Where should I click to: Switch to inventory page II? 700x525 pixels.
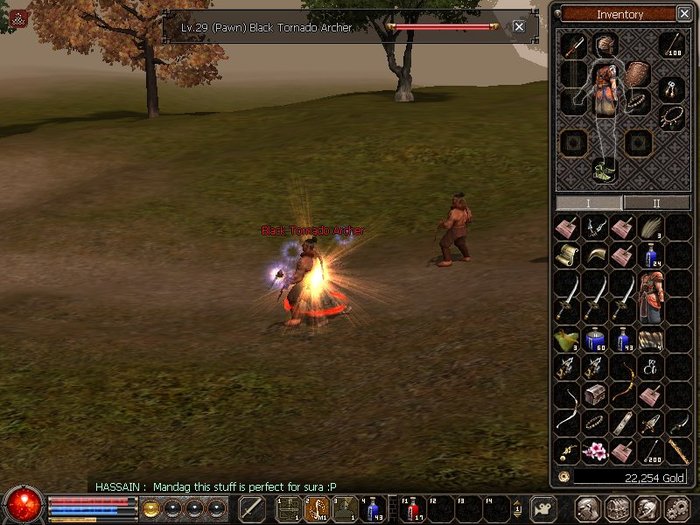pyautogui.click(x=656, y=203)
